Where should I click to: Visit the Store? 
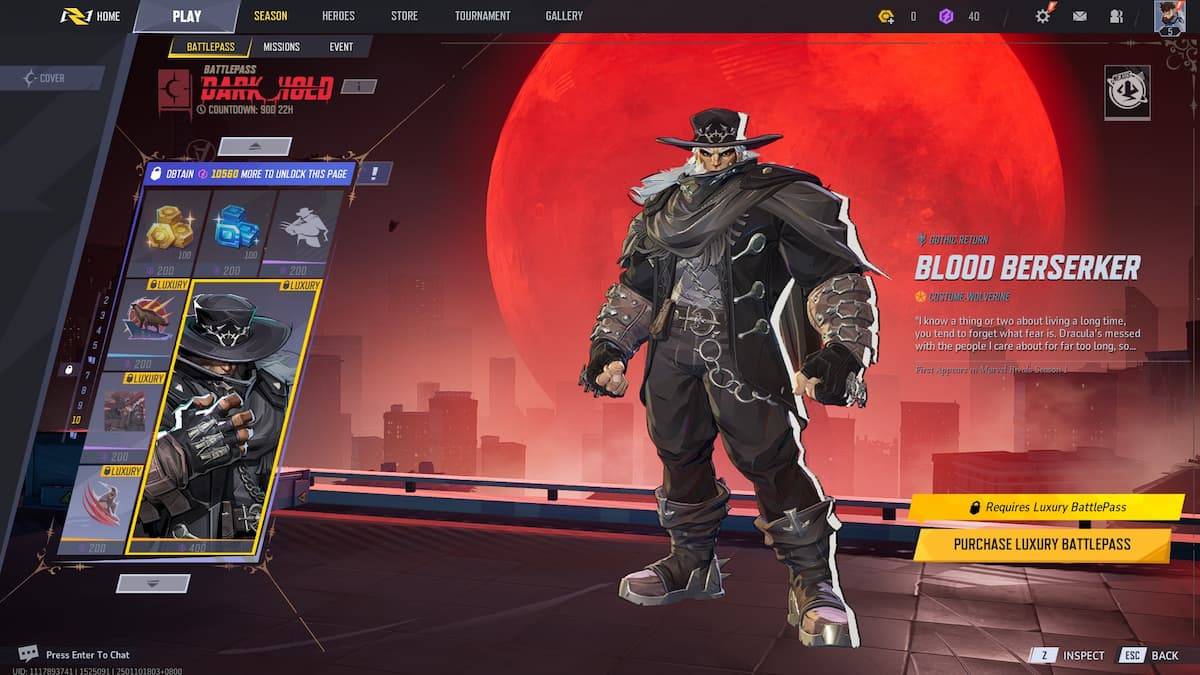[404, 16]
